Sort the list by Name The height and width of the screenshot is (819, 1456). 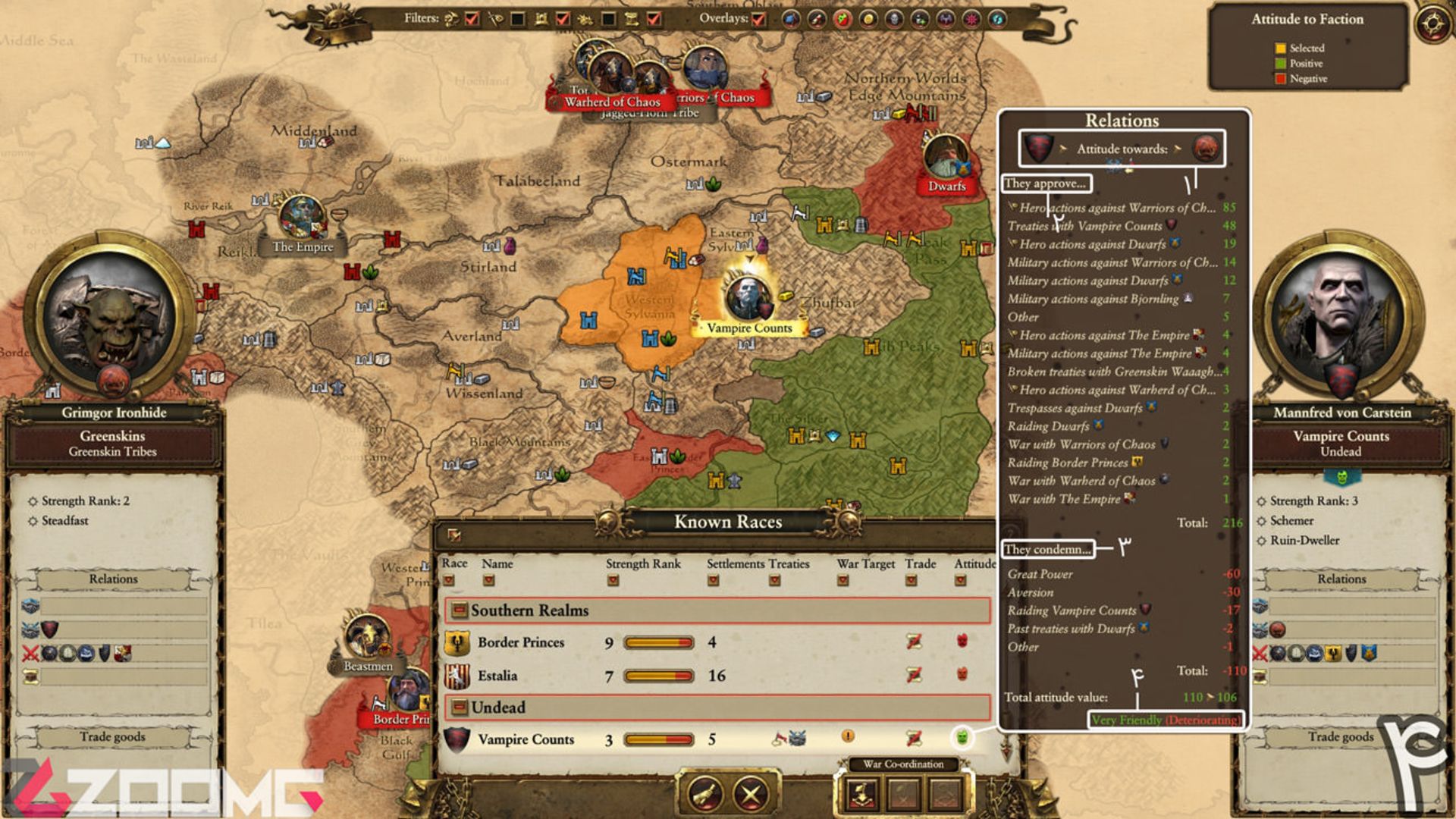point(488,581)
